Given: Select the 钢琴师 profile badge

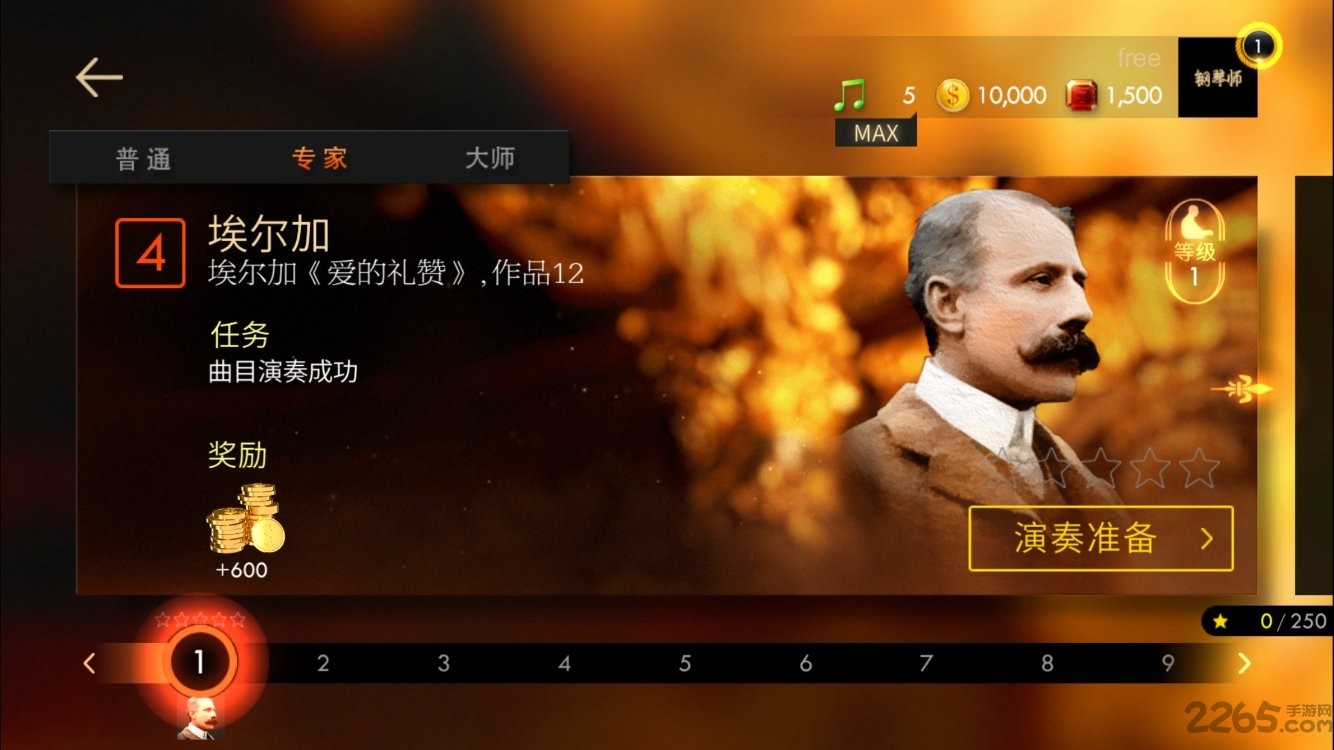Looking at the screenshot, I should pos(1216,78).
